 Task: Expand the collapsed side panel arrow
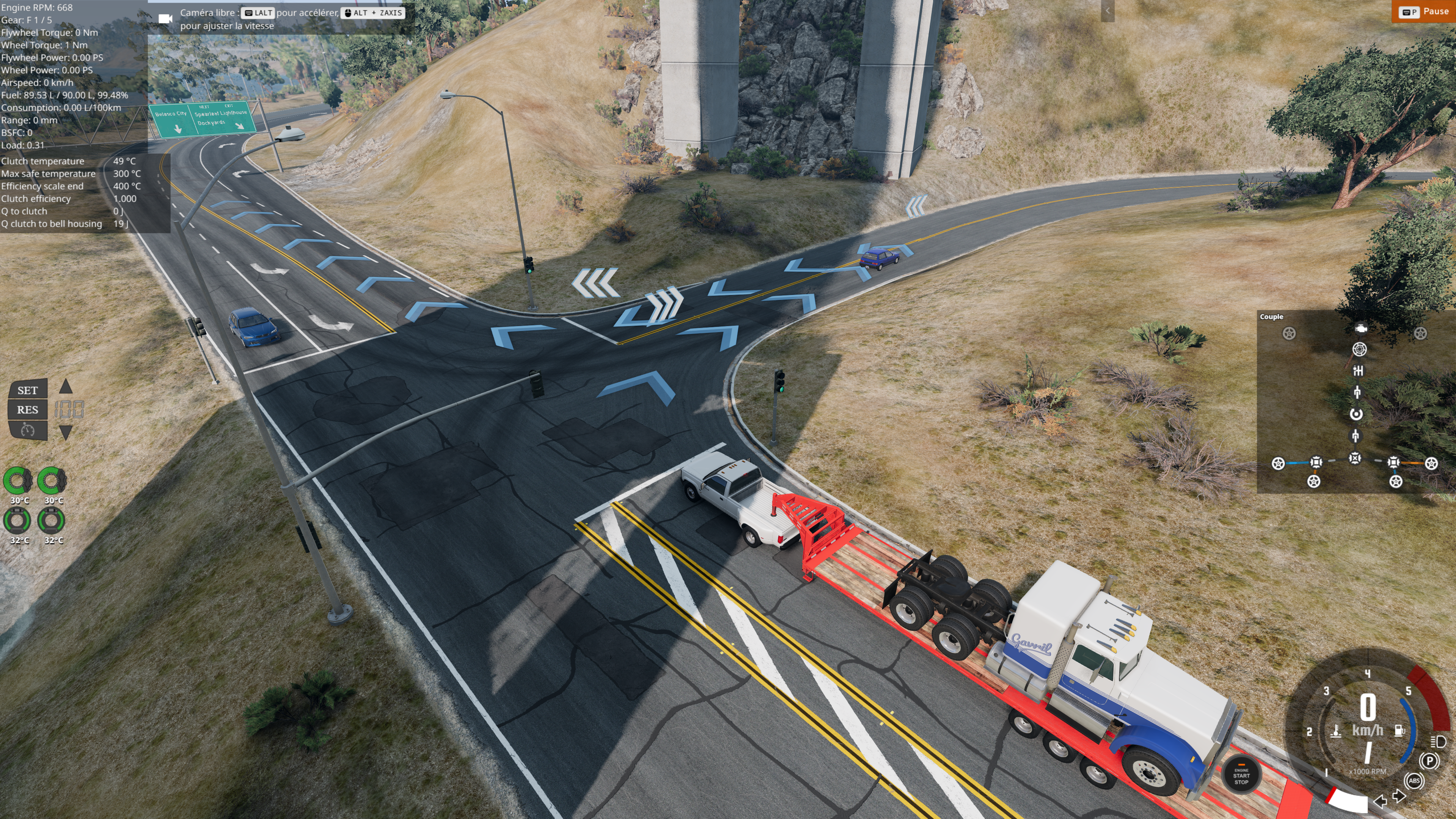(1107, 11)
